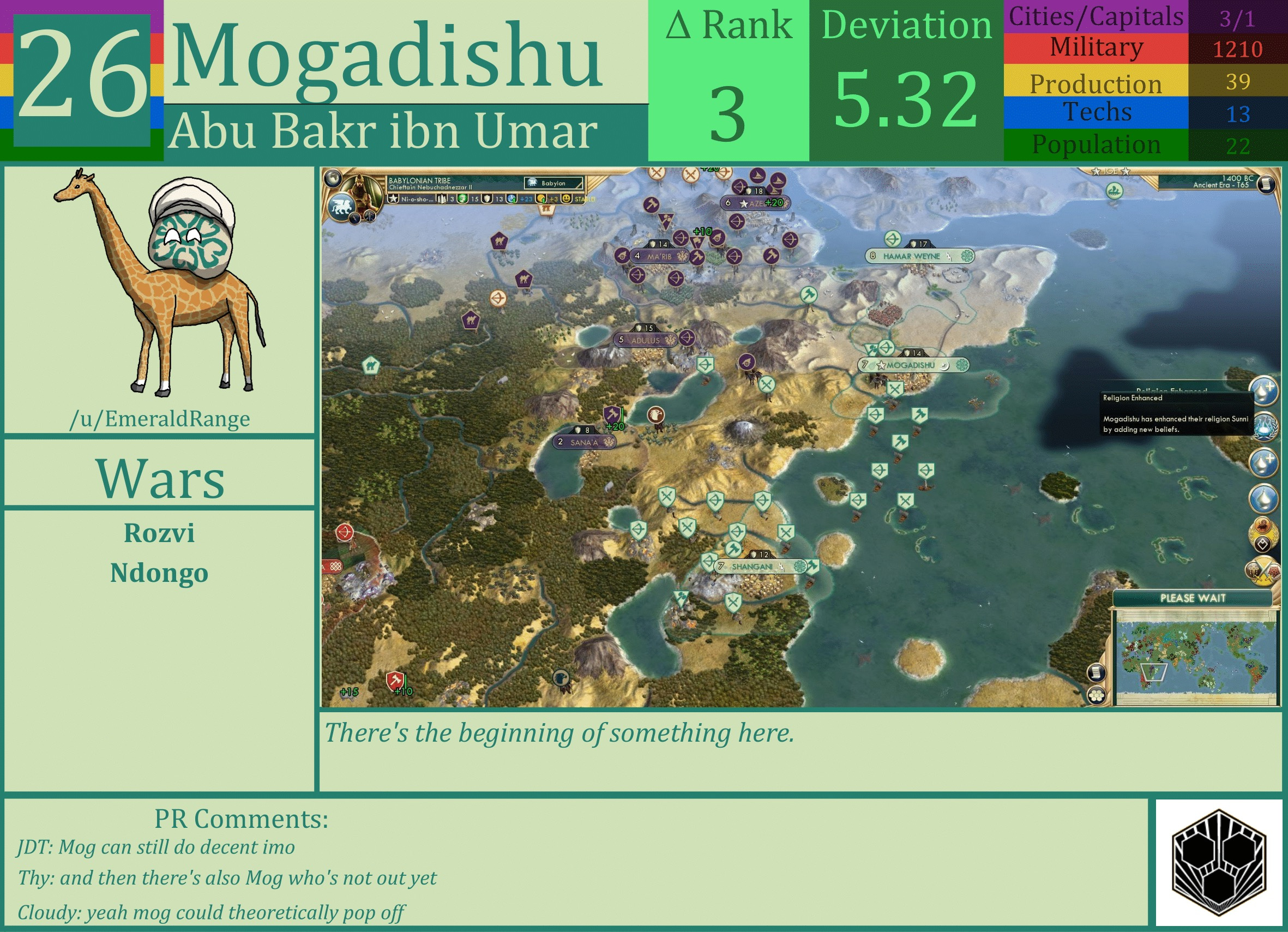Toggle strategic view with the globe button
The width and height of the screenshot is (1288, 932).
[x=334, y=178]
